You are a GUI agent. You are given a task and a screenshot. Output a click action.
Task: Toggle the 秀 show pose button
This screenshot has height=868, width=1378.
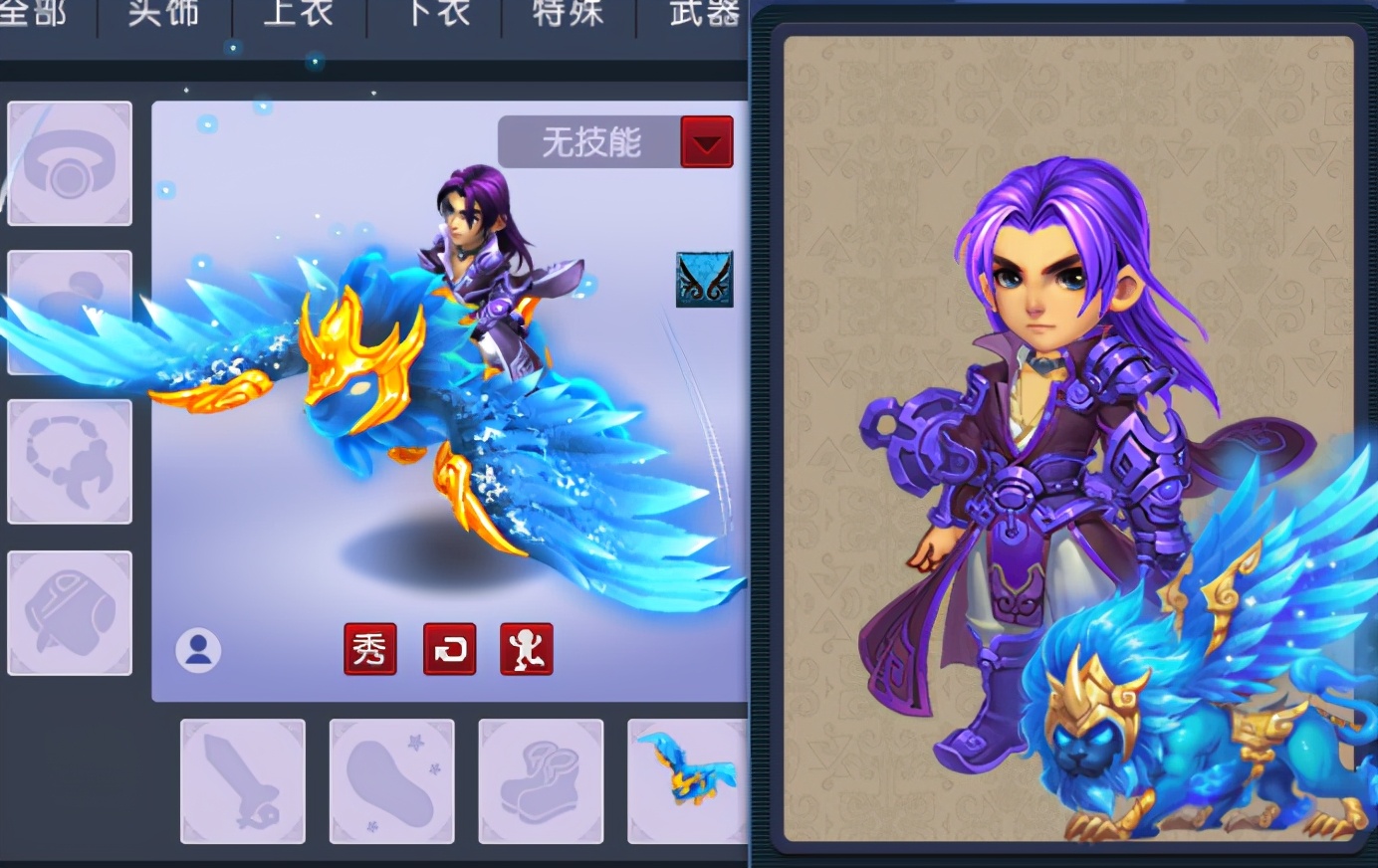pos(370,649)
